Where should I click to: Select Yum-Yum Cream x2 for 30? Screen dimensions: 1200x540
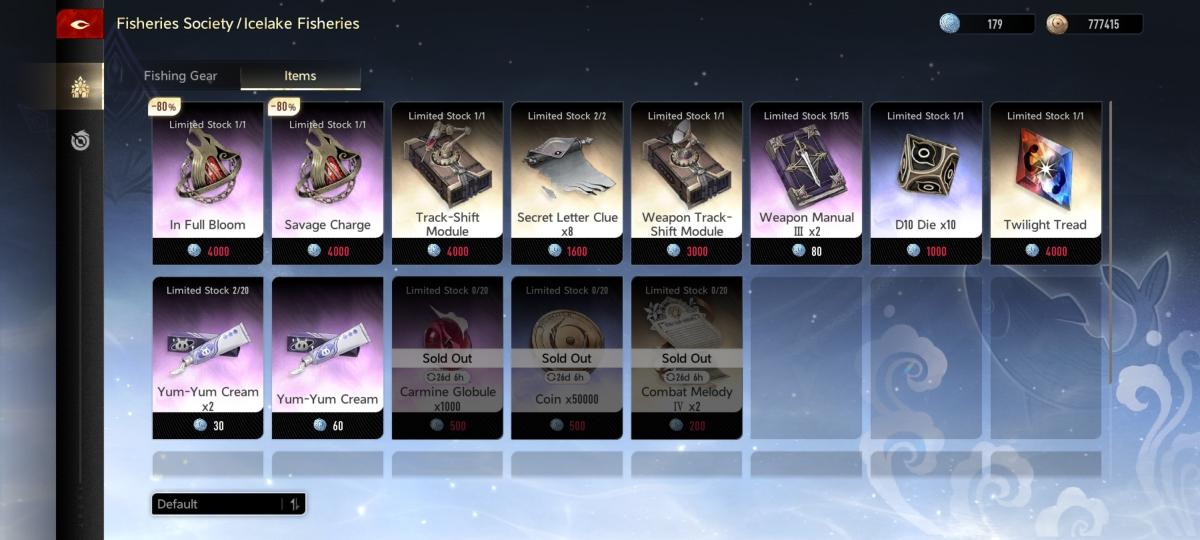pos(208,358)
